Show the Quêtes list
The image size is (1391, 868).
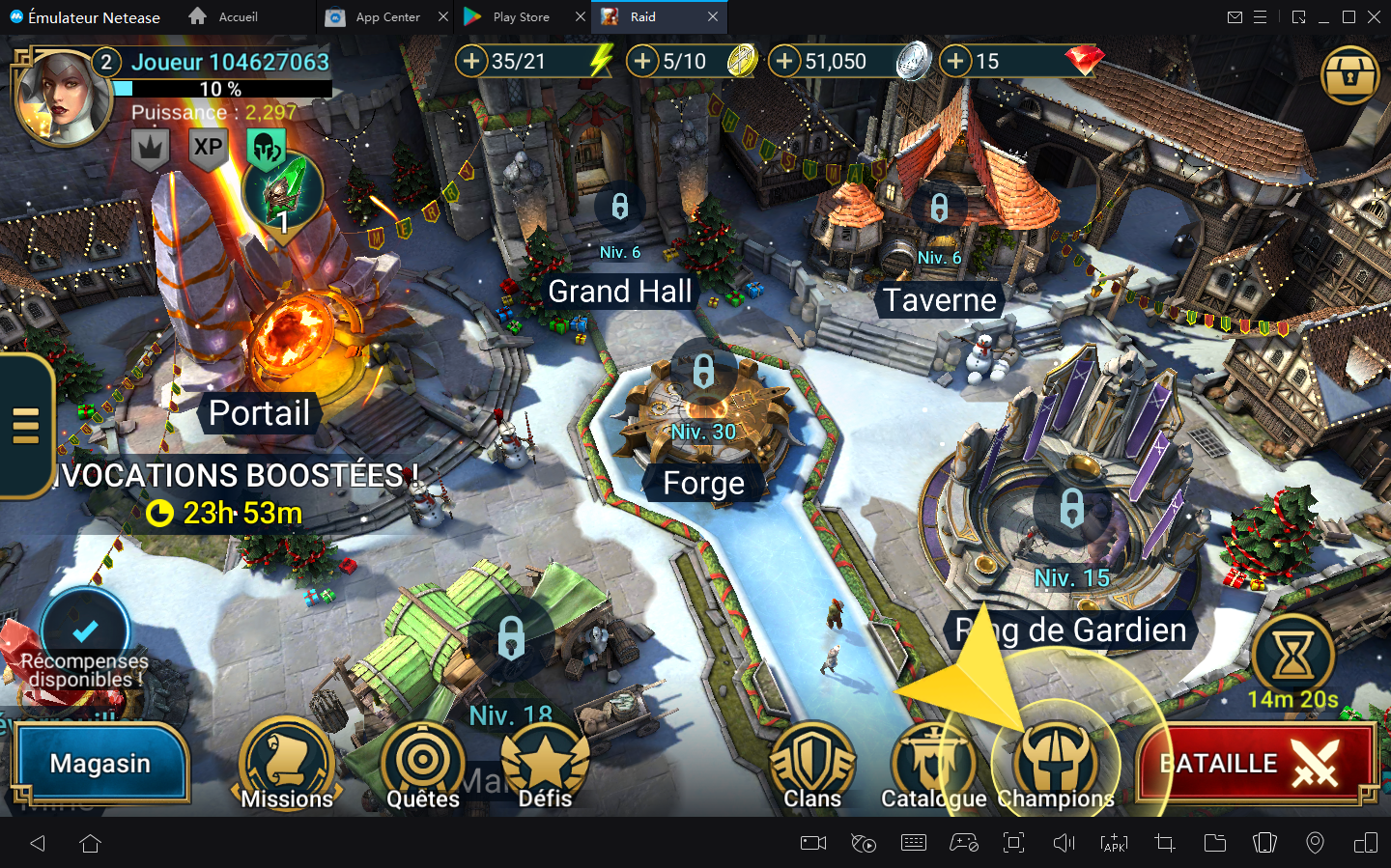pos(423,766)
